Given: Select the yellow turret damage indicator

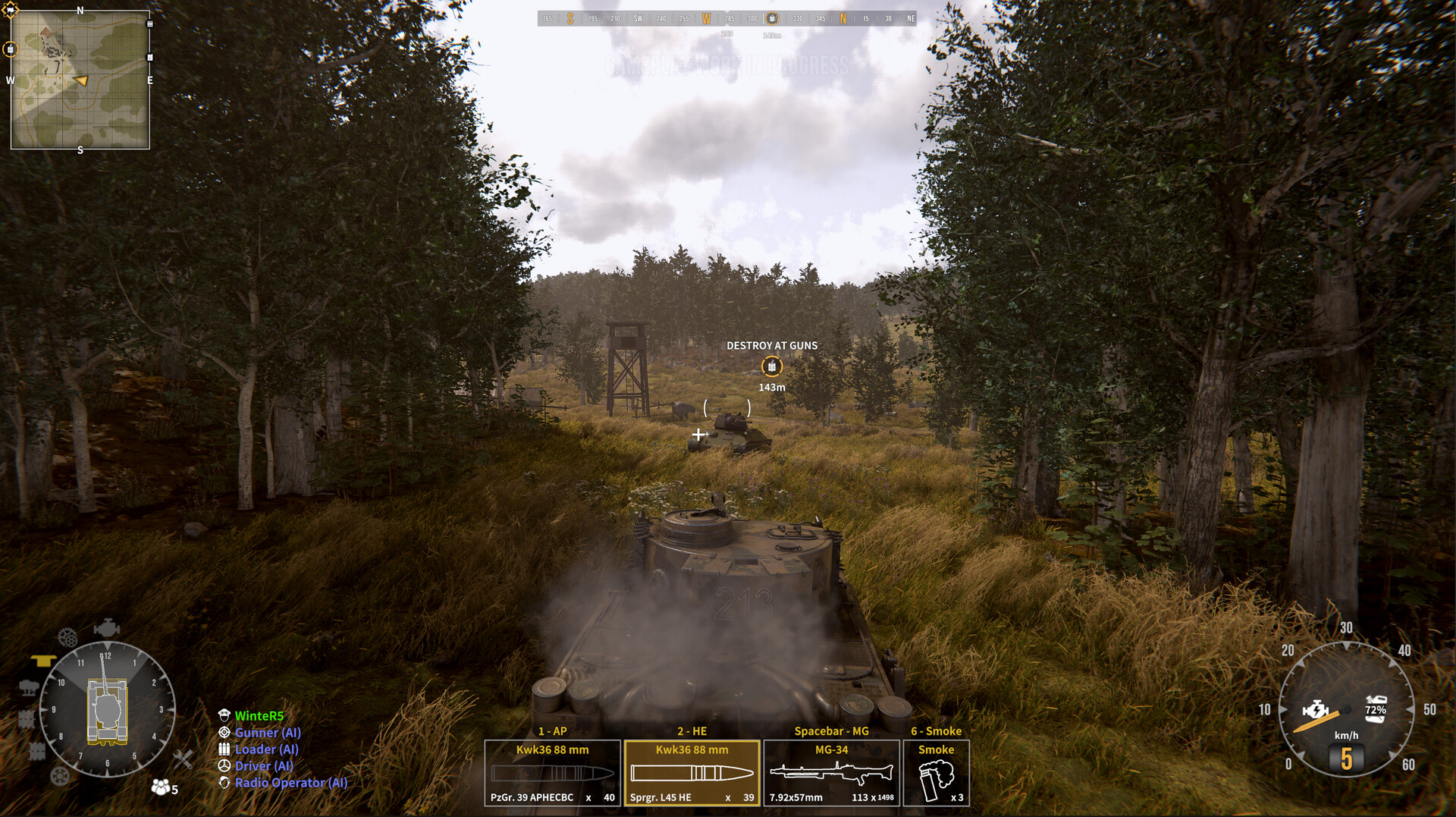Looking at the screenshot, I should (43, 659).
